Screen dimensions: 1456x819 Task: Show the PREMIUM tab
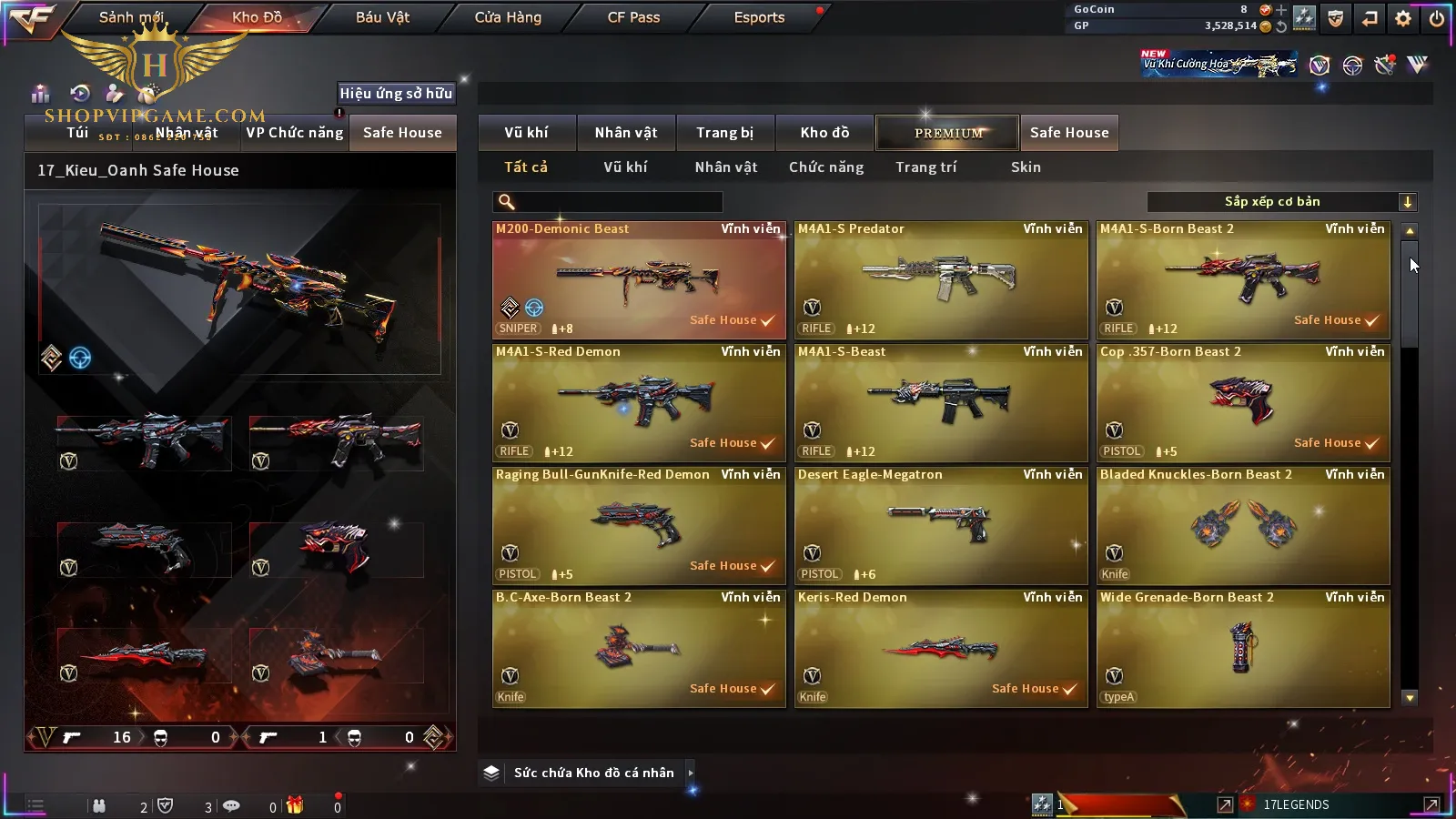point(948,133)
